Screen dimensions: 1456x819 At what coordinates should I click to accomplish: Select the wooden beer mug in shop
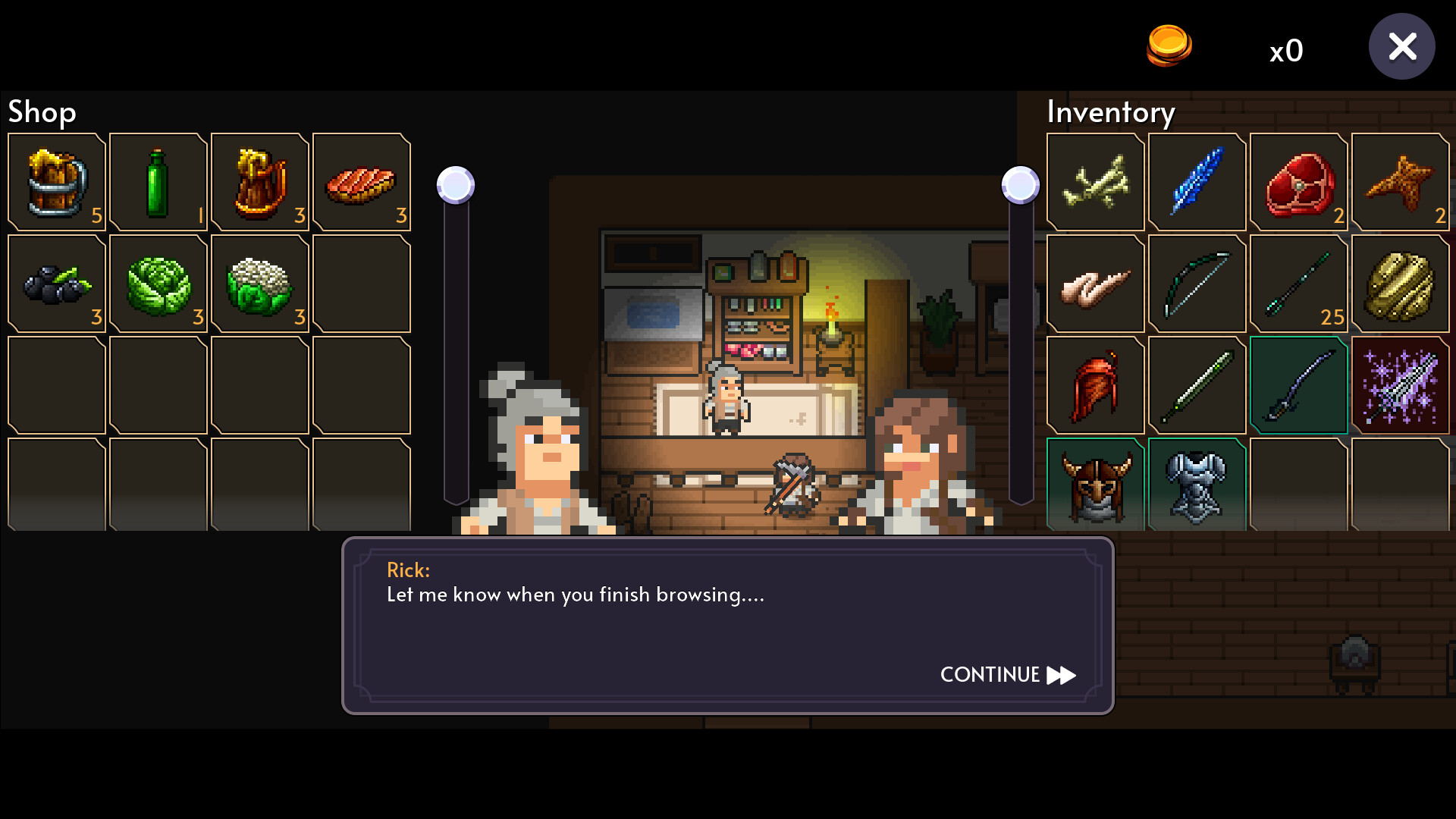(57, 182)
